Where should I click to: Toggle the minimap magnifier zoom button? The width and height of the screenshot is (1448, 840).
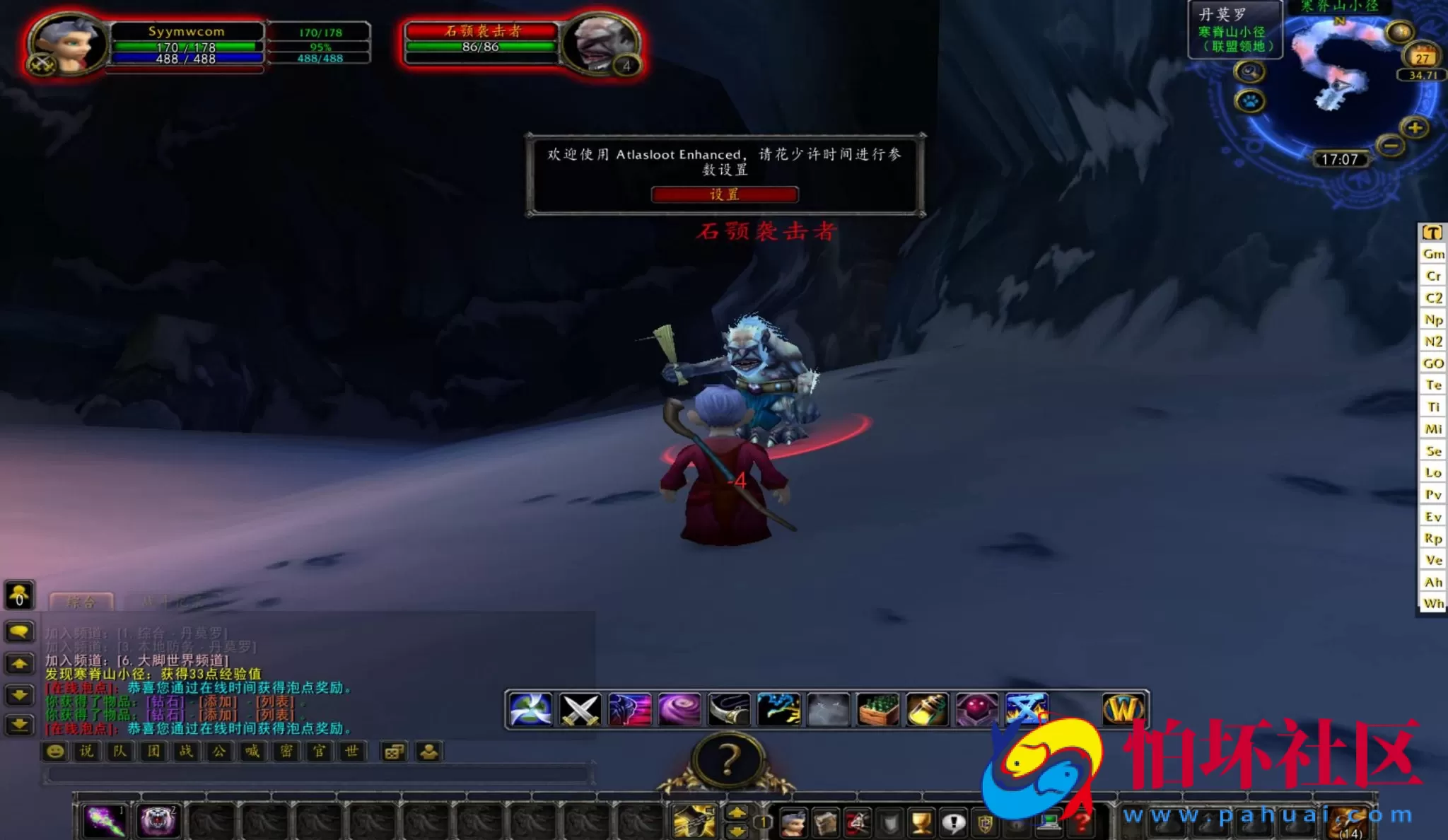coord(1249,73)
